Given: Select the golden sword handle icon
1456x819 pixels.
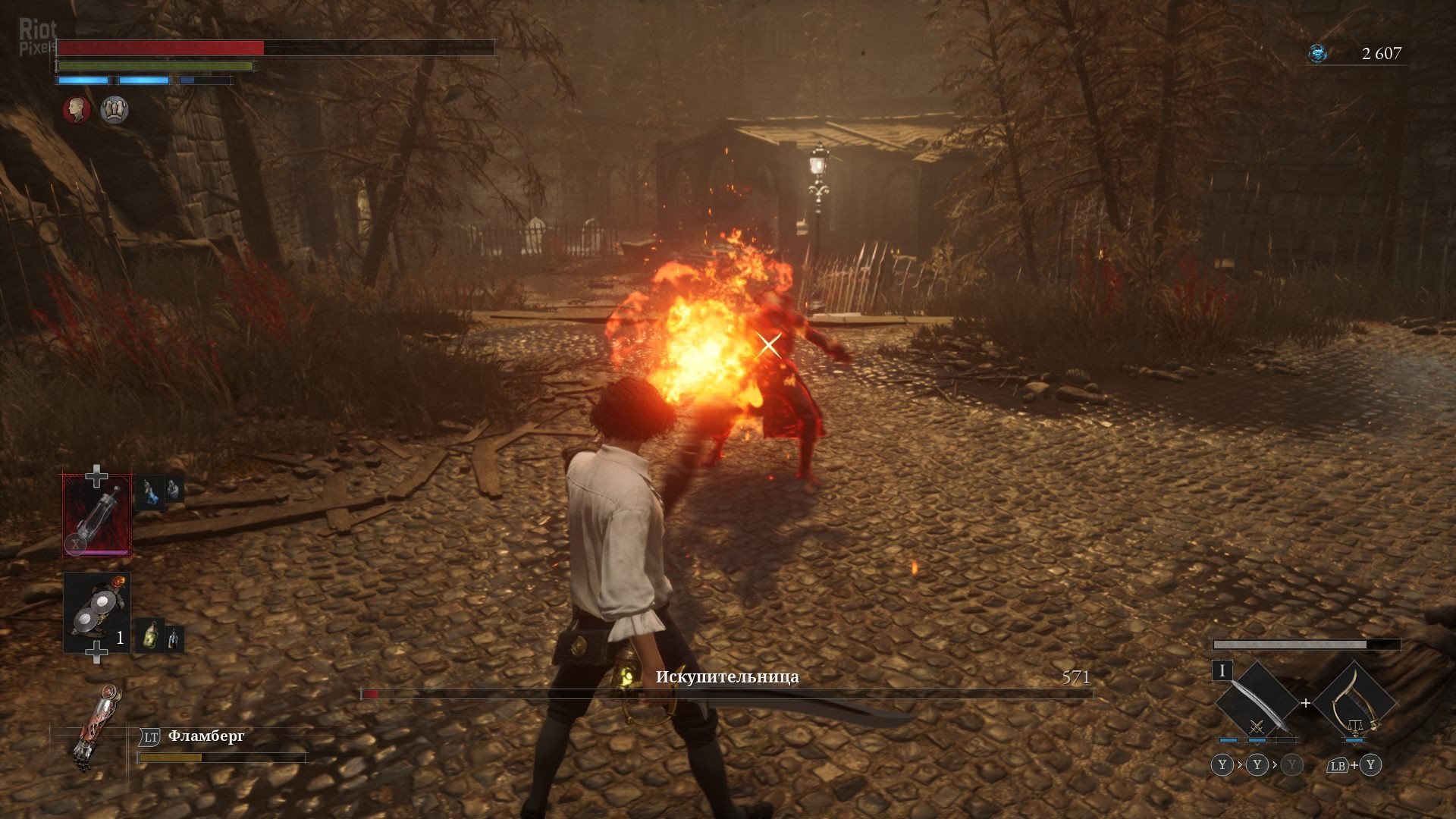Looking at the screenshot, I should pos(1354,703).
